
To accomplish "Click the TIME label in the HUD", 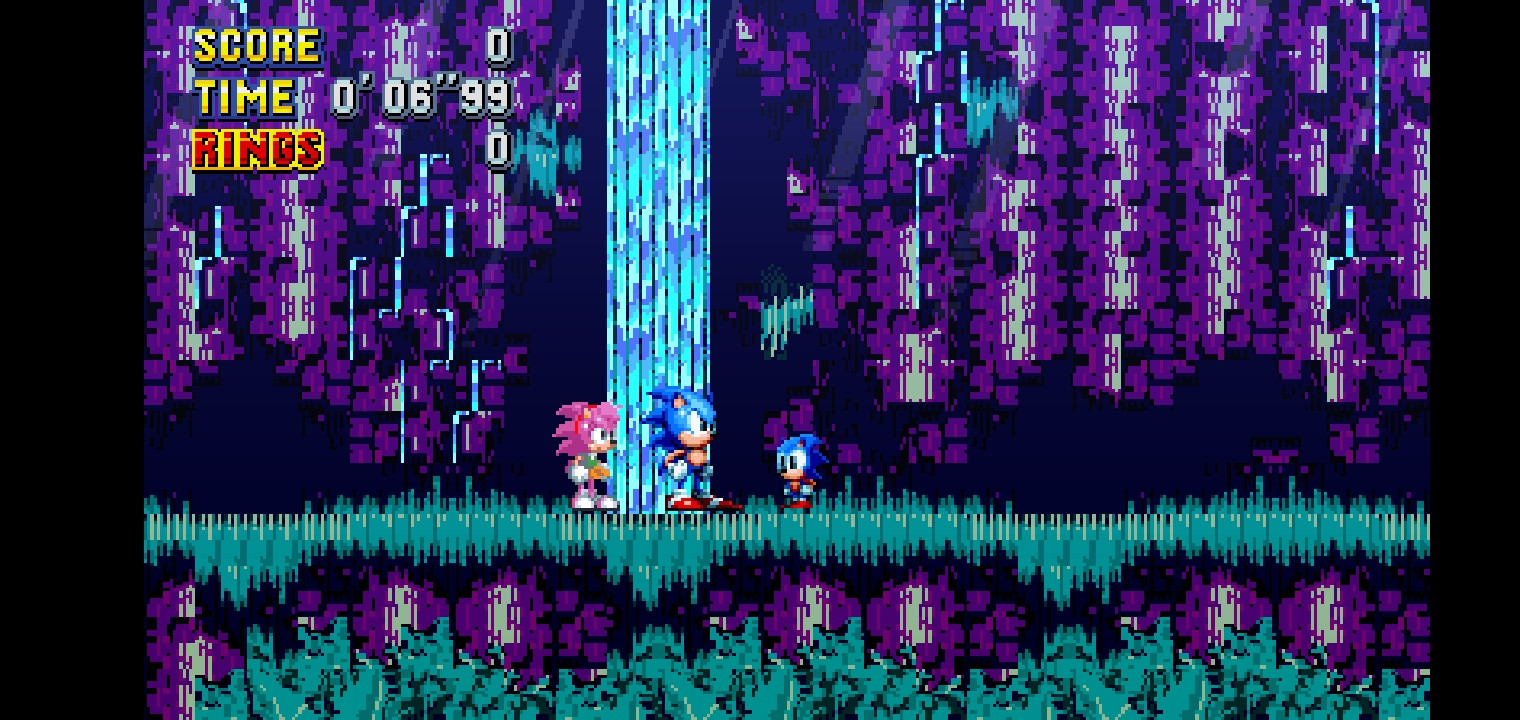I will point(245,97).
